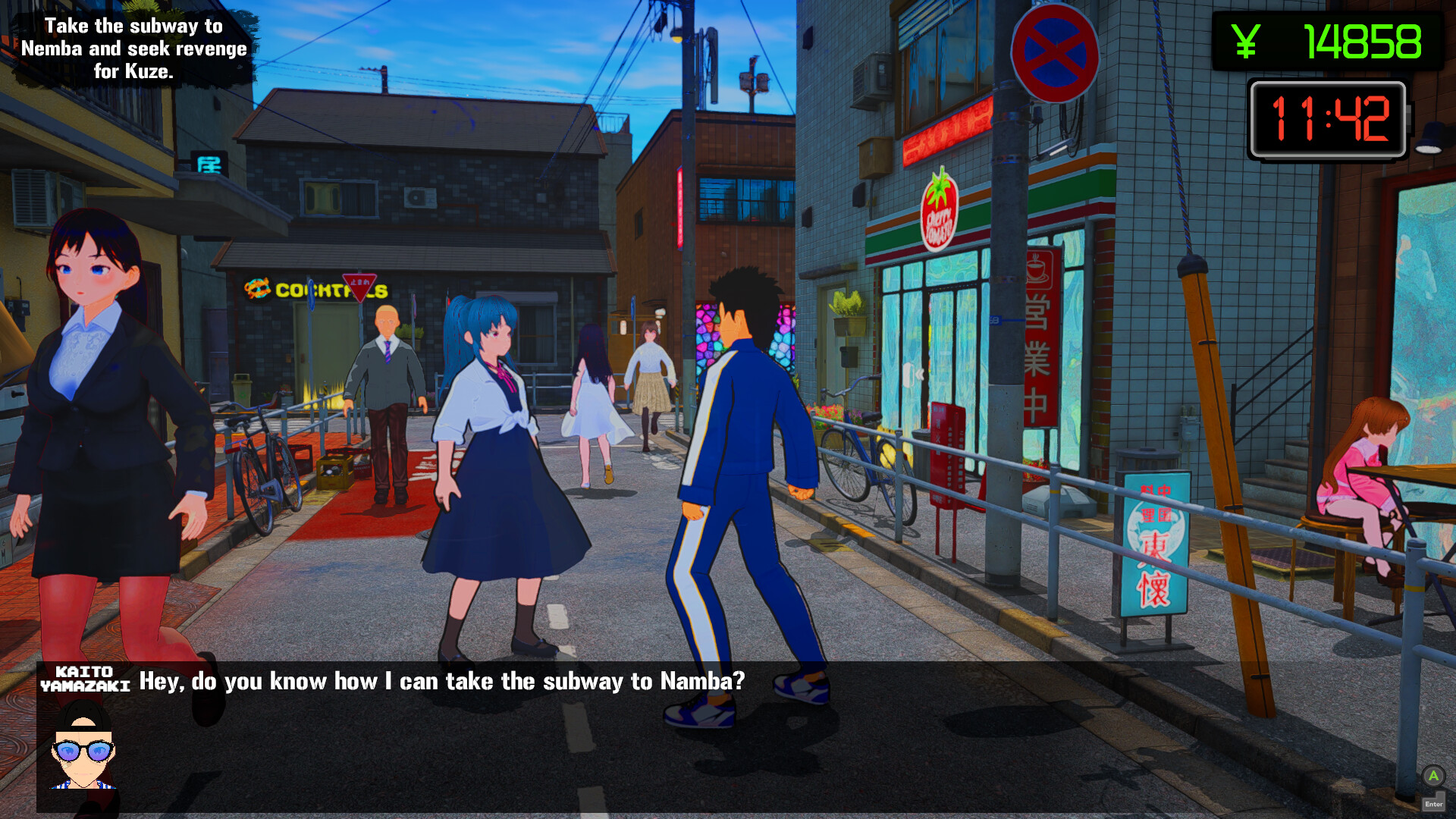Click the Enter key prompt
This screenshot has height=819, width=1456.
[x=1435, y=802]
